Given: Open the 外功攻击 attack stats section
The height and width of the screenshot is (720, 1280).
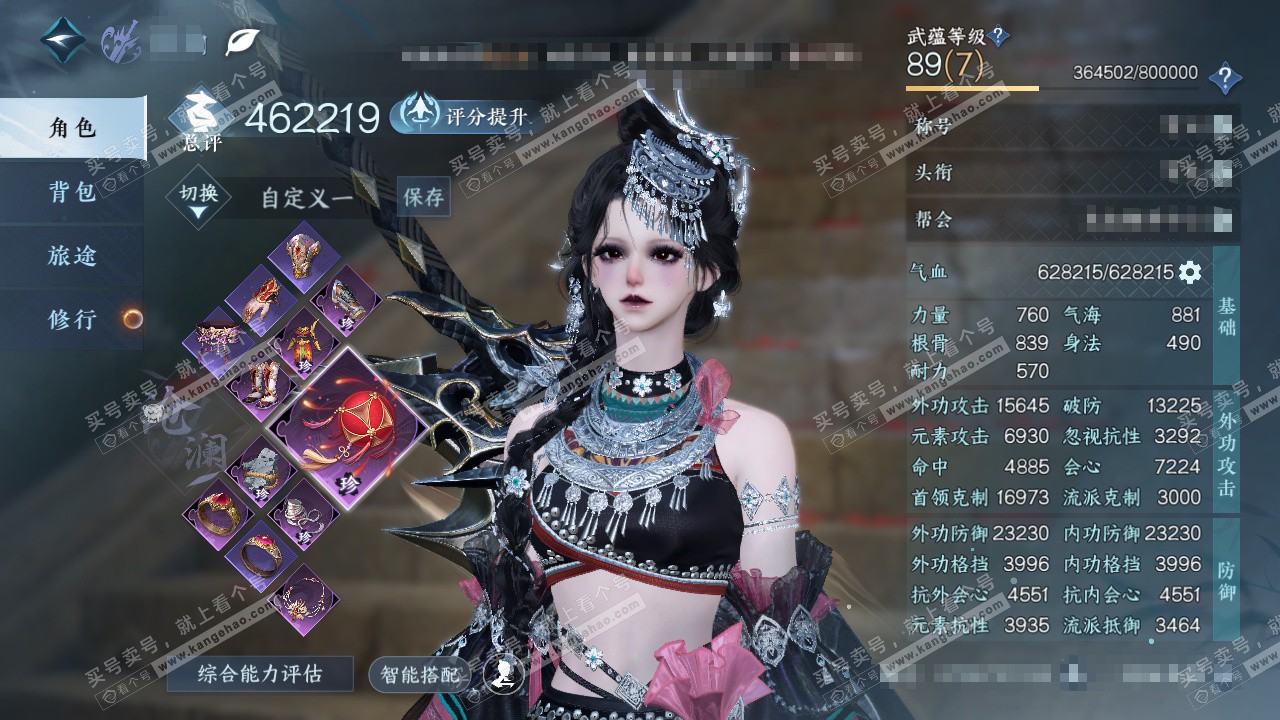Looking at the screenshot, I should click(1226, 450).
